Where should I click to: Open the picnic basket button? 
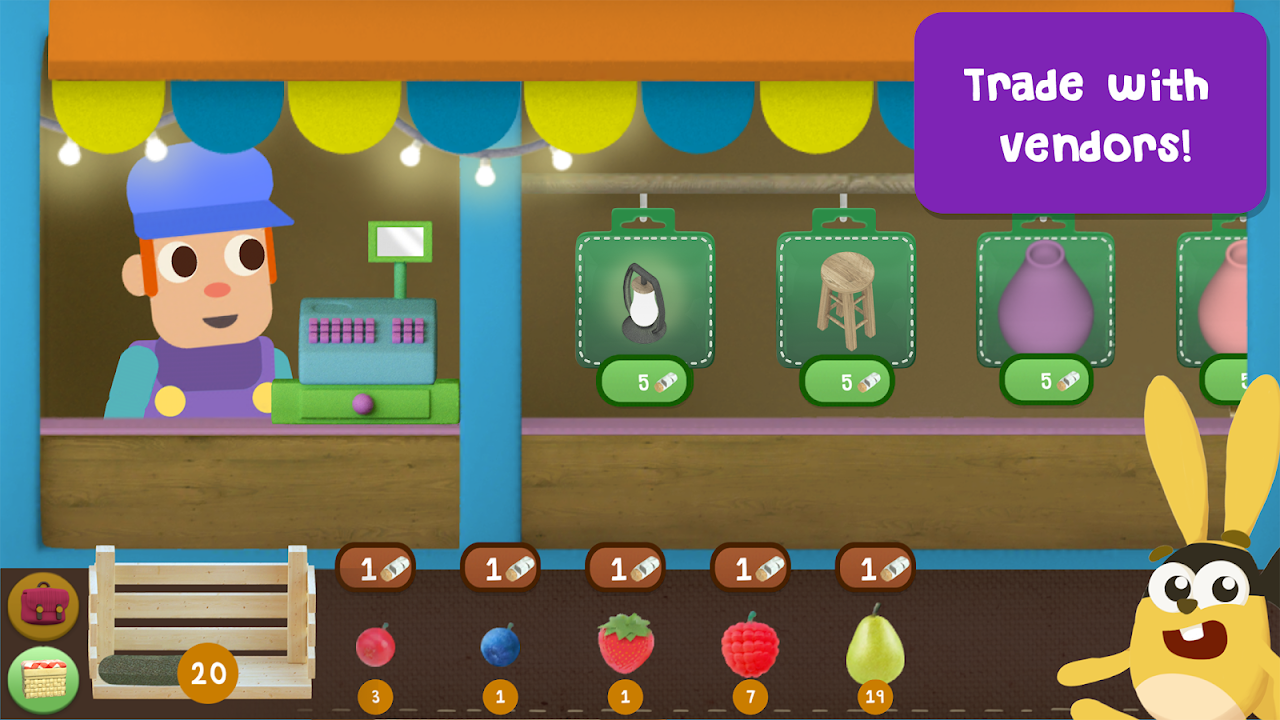(x=43, y=679)
